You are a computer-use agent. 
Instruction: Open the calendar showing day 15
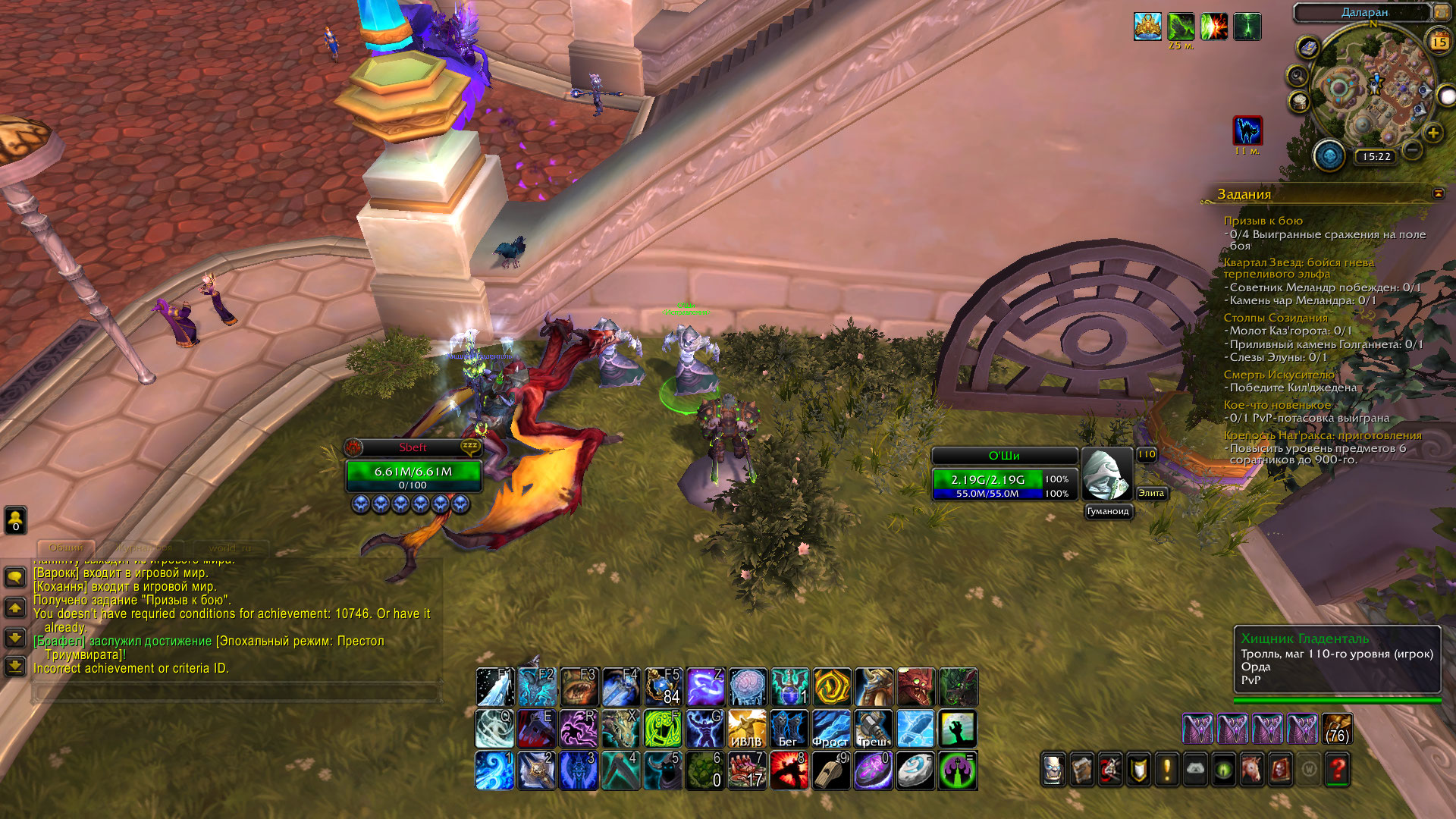pos(1439,42)
